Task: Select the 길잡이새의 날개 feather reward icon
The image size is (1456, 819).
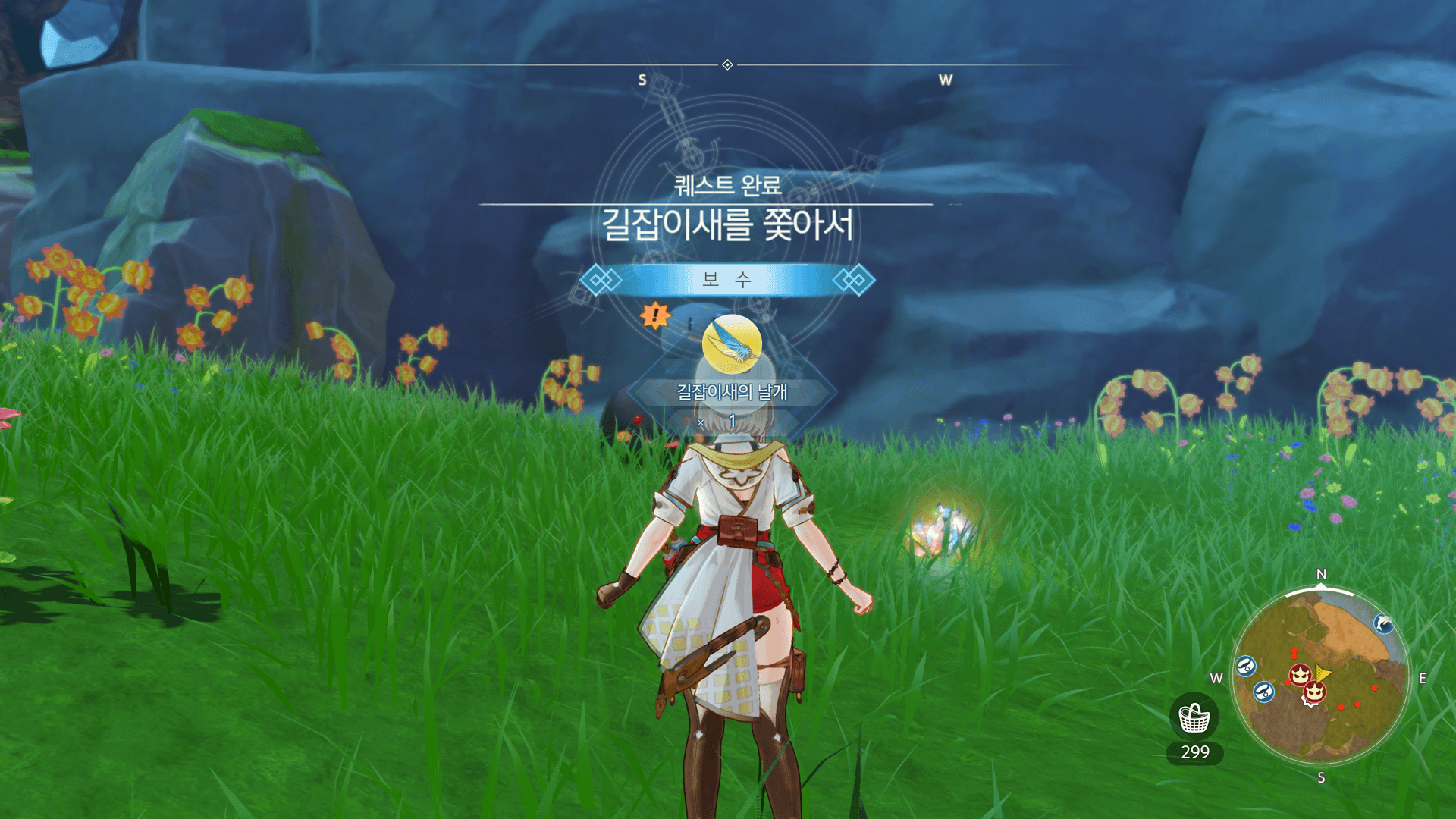Action: [x=732, y=345]
